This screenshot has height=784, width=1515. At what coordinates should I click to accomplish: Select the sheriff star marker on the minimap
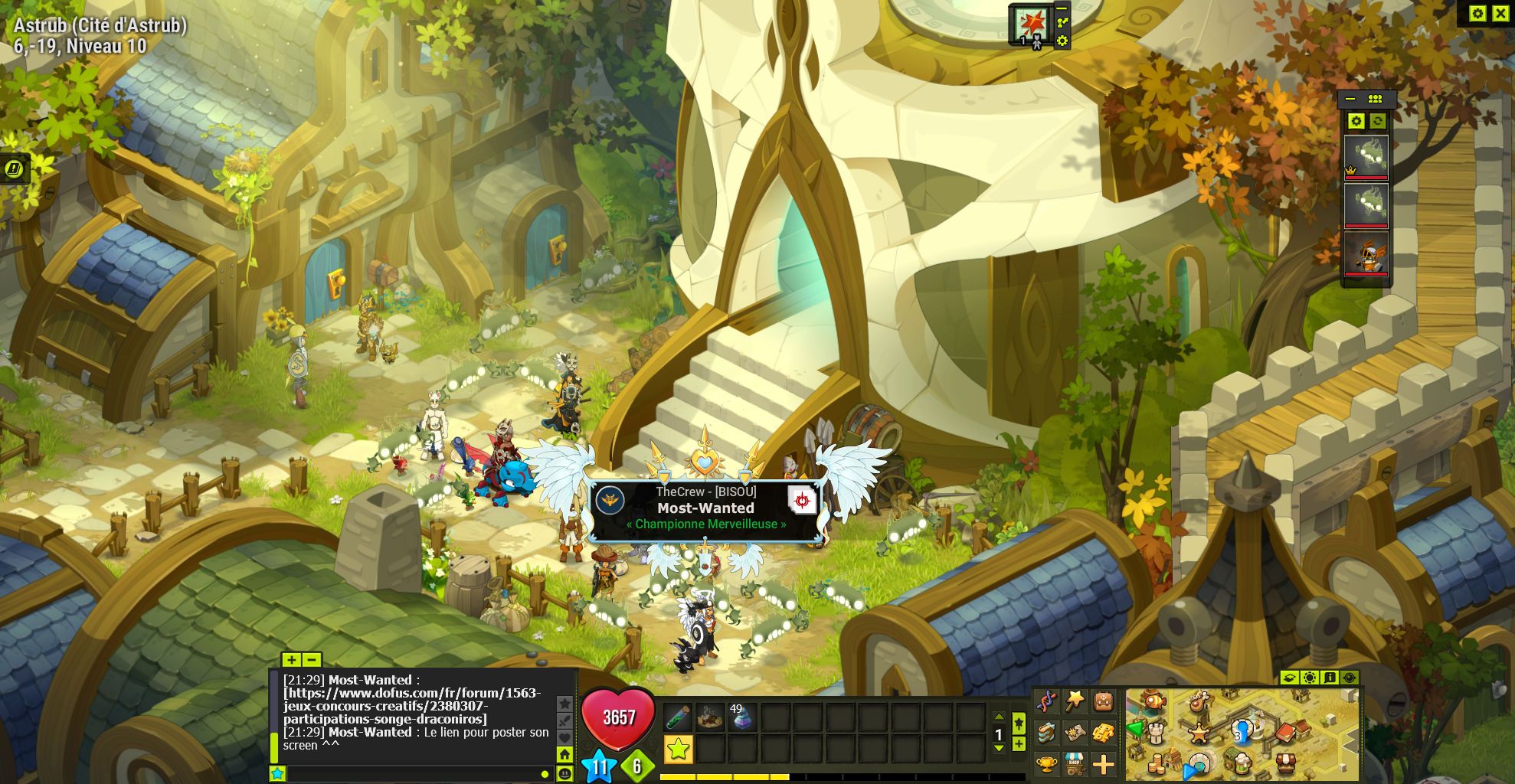(x=1199, y=733)
